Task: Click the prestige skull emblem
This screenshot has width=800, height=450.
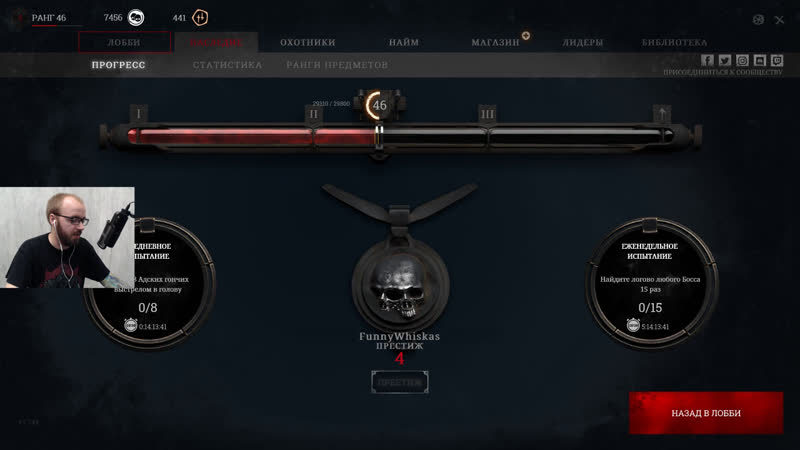Action: coord(399,281)
